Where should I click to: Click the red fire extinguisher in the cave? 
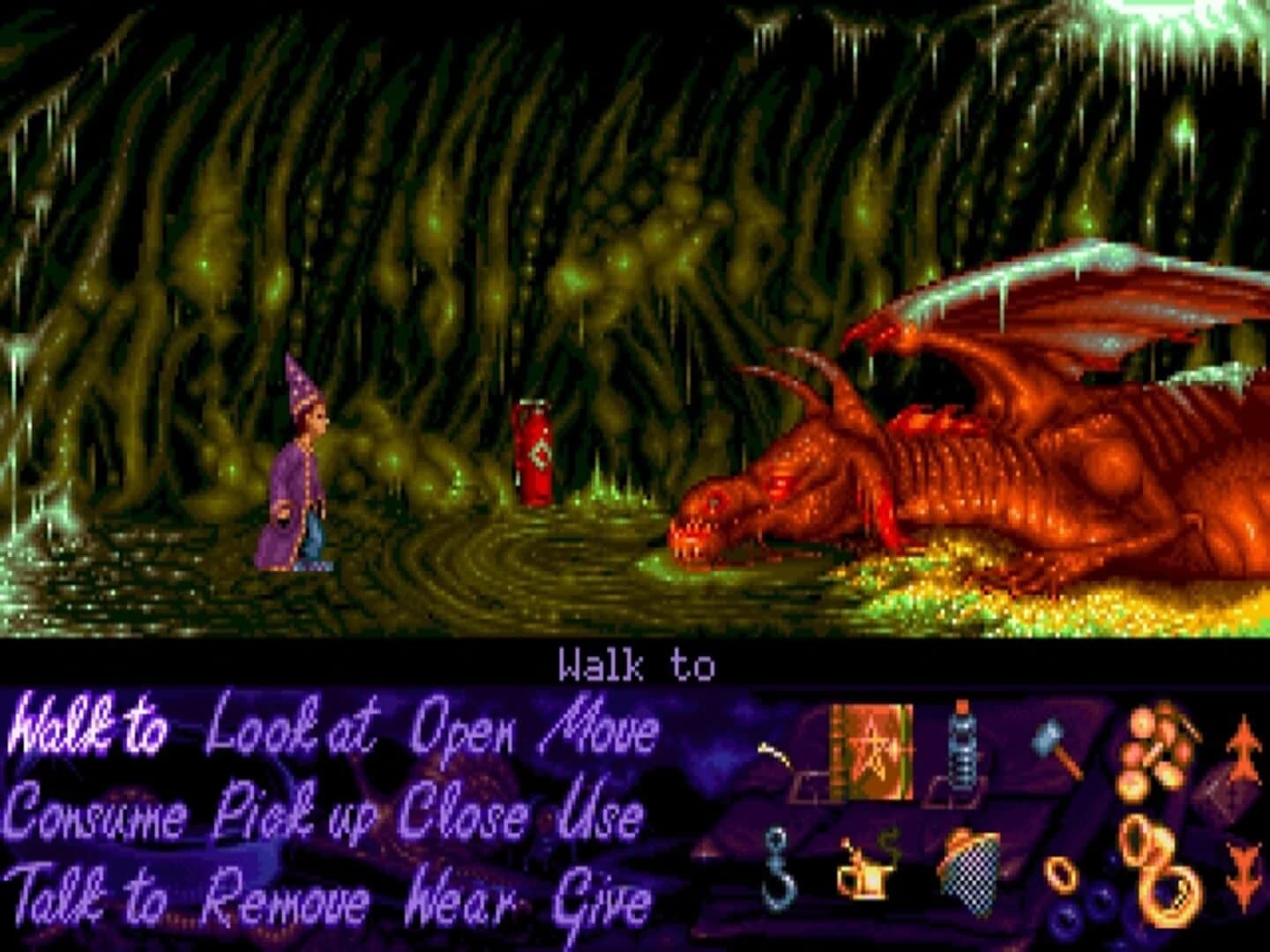(x=534, y=454)
